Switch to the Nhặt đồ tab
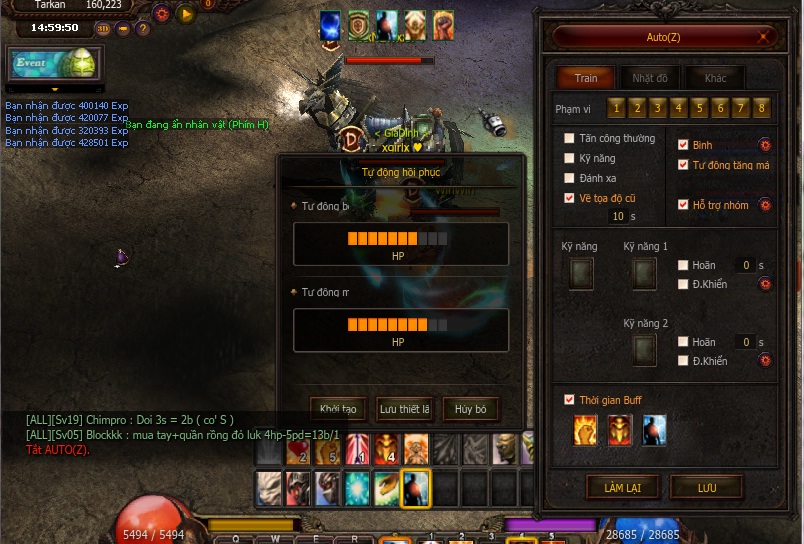The height and width of the screenshot is (544, 804). (649, 78)
